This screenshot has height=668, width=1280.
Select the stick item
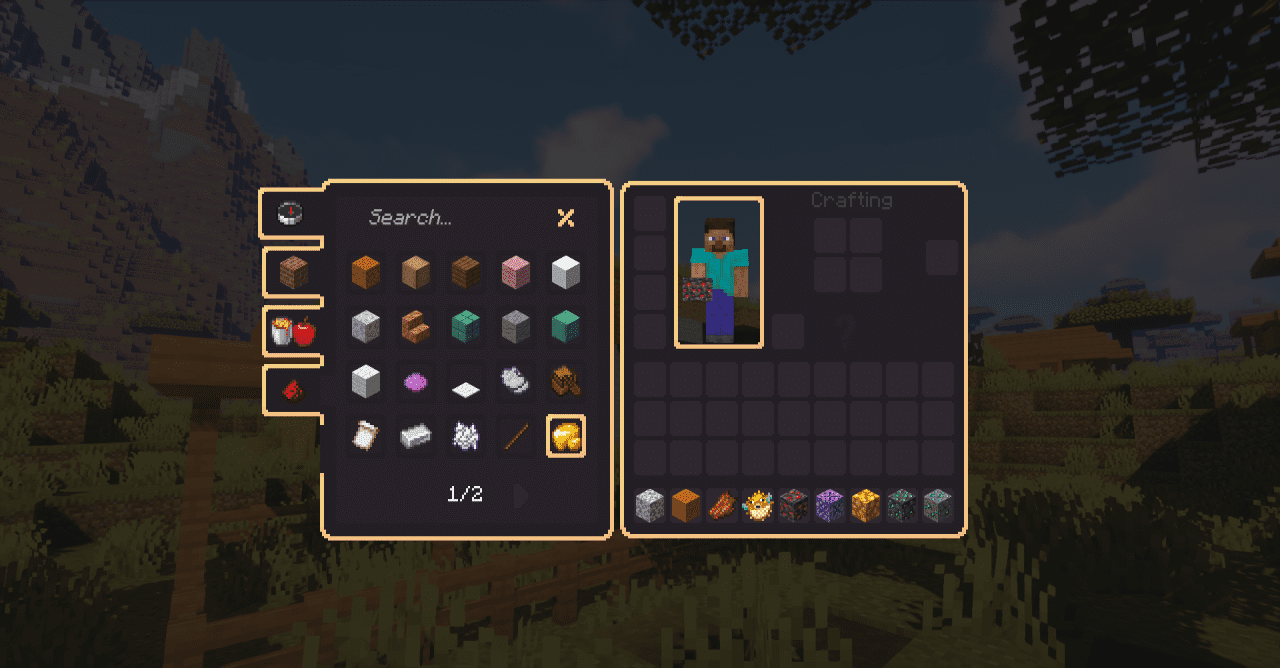516,436
